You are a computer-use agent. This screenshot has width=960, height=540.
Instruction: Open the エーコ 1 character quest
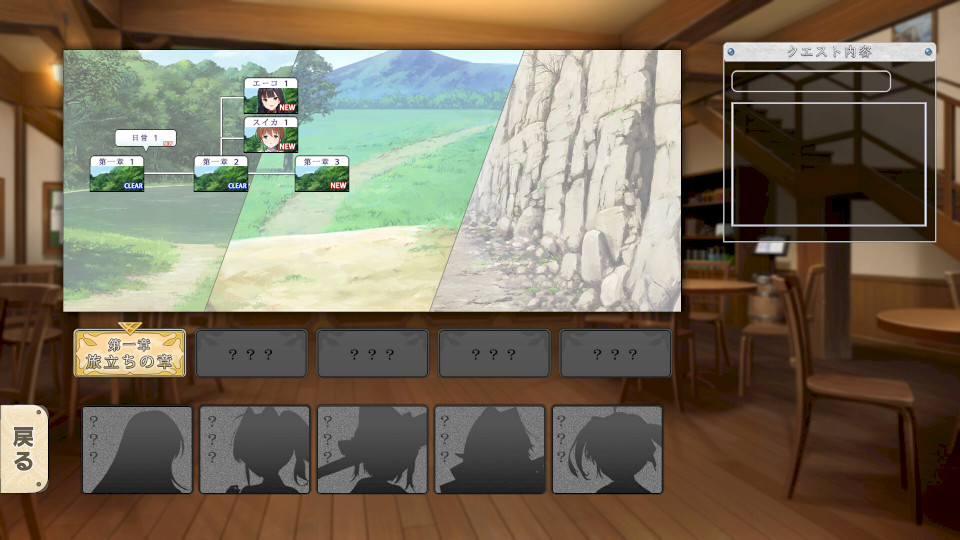pos(271,96)
